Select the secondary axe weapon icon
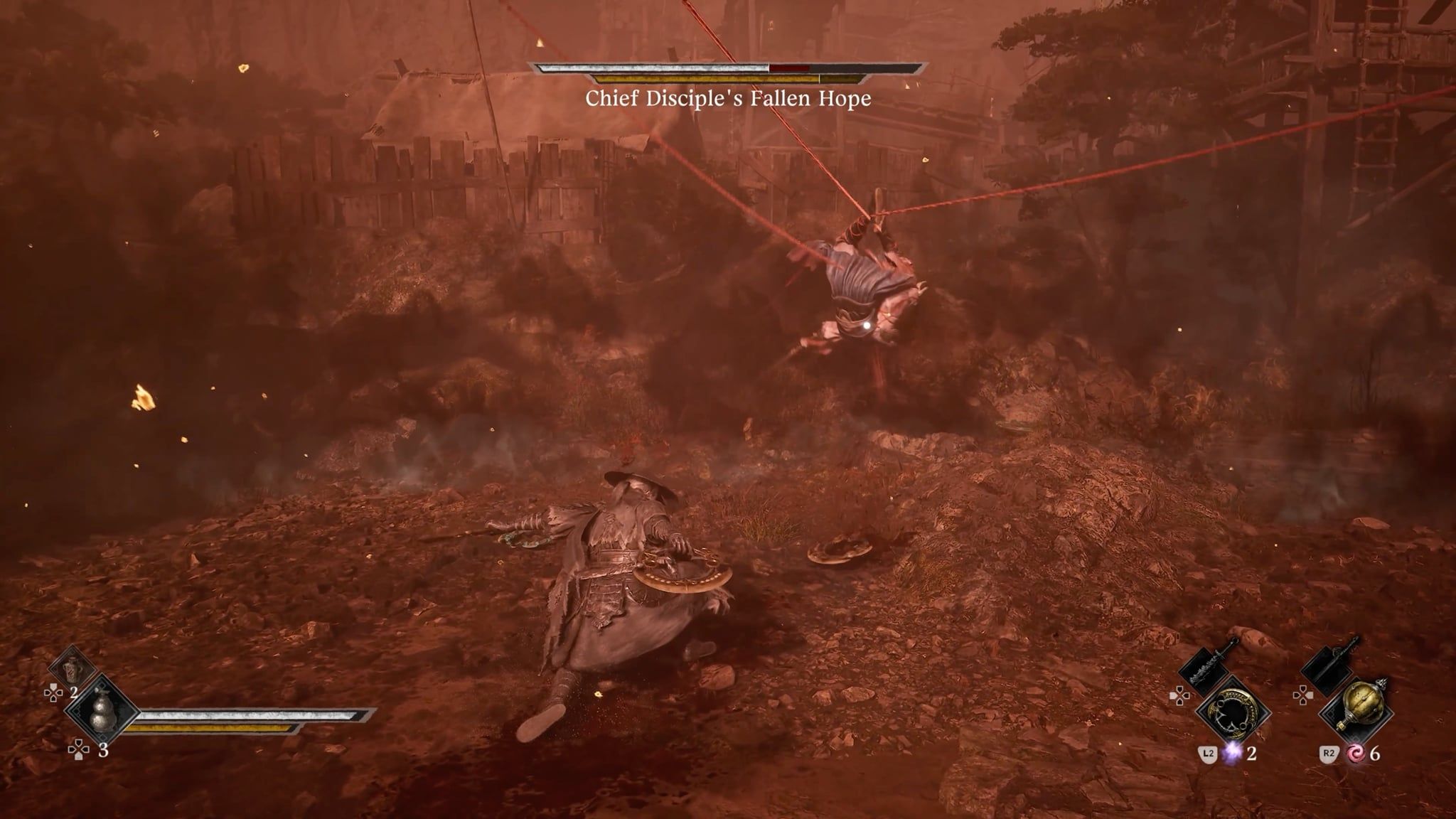The image size is (1456, 819). (1328, 669)
